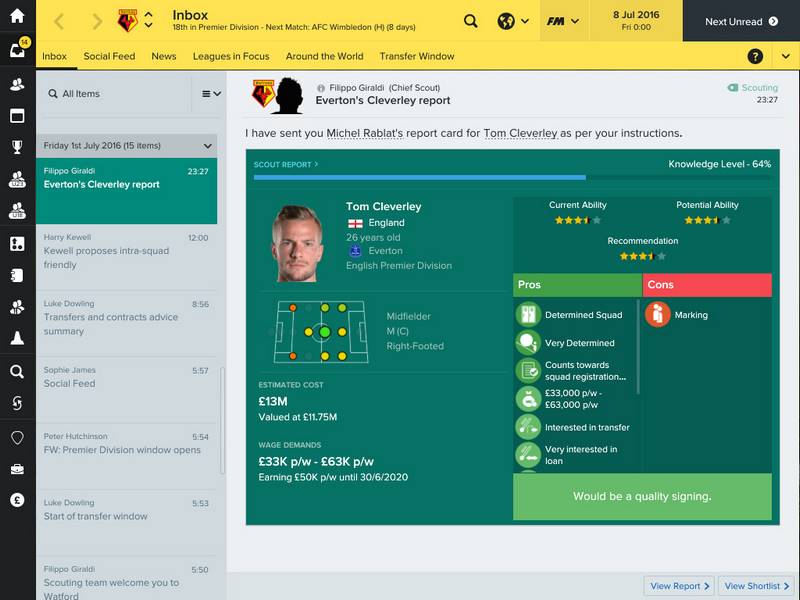800x600 pixels.
Task: Open Leagues in Focus tab
Action: [x=231, y=56]
